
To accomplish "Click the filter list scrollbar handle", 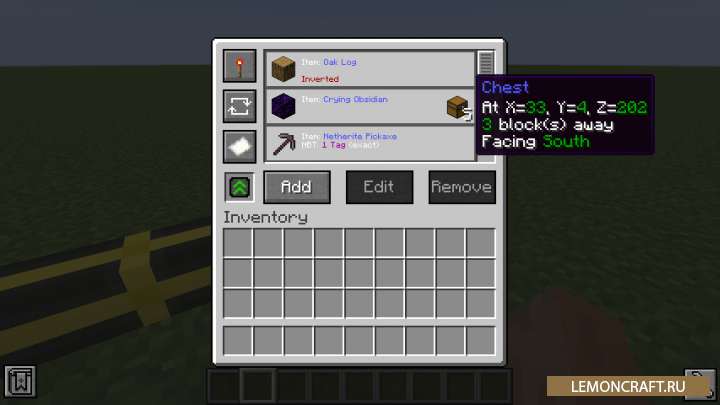I will (486, 63).
